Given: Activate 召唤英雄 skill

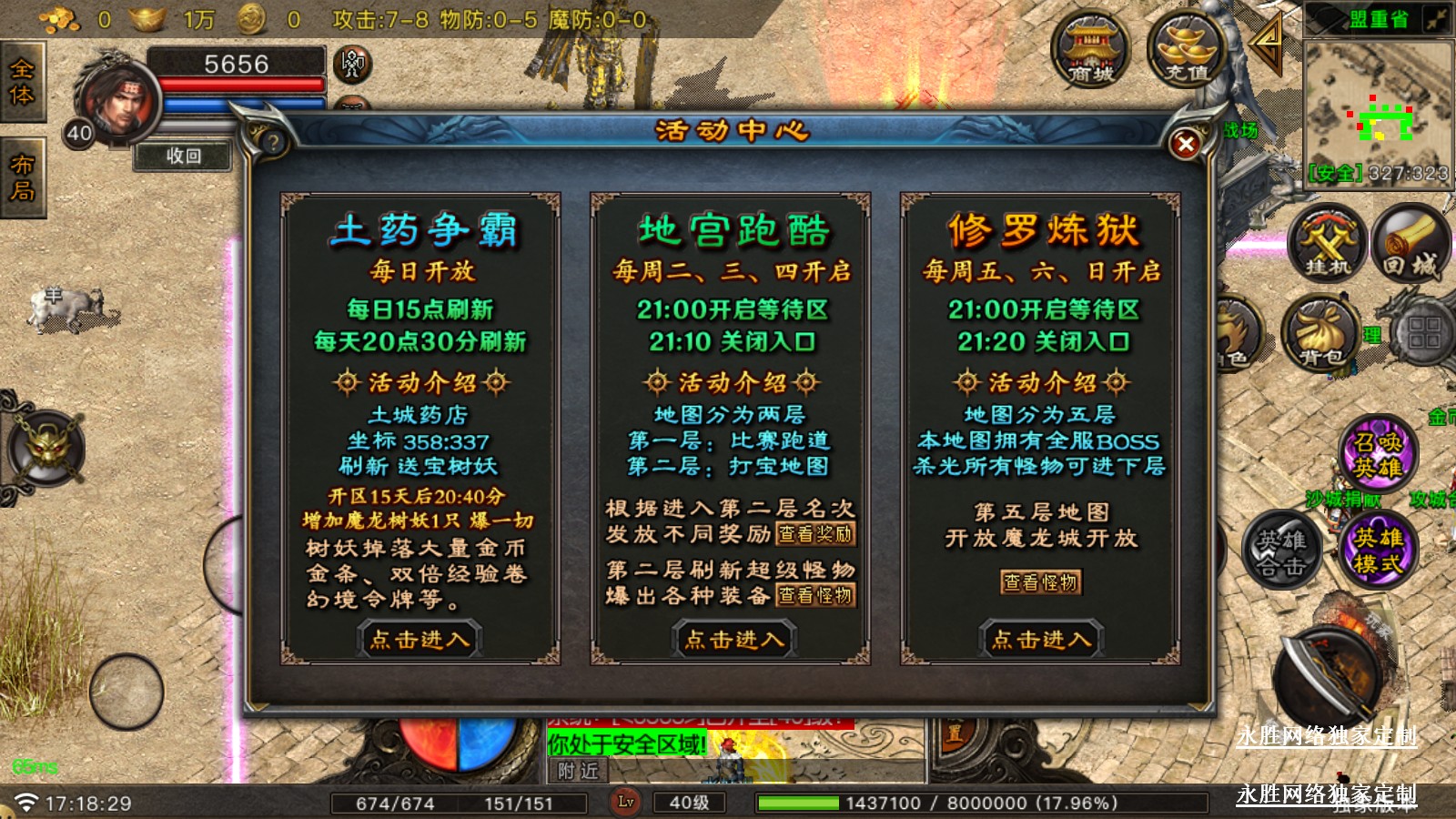Looking at the screenshot, I should pyautogui.click(x=1377, y=454).
